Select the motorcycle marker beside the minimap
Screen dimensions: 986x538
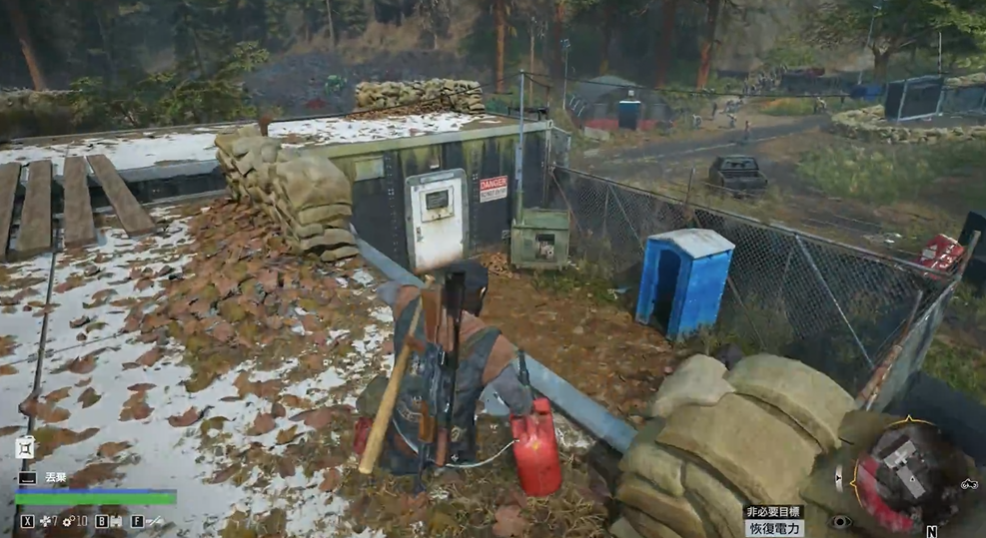point(968,484)
